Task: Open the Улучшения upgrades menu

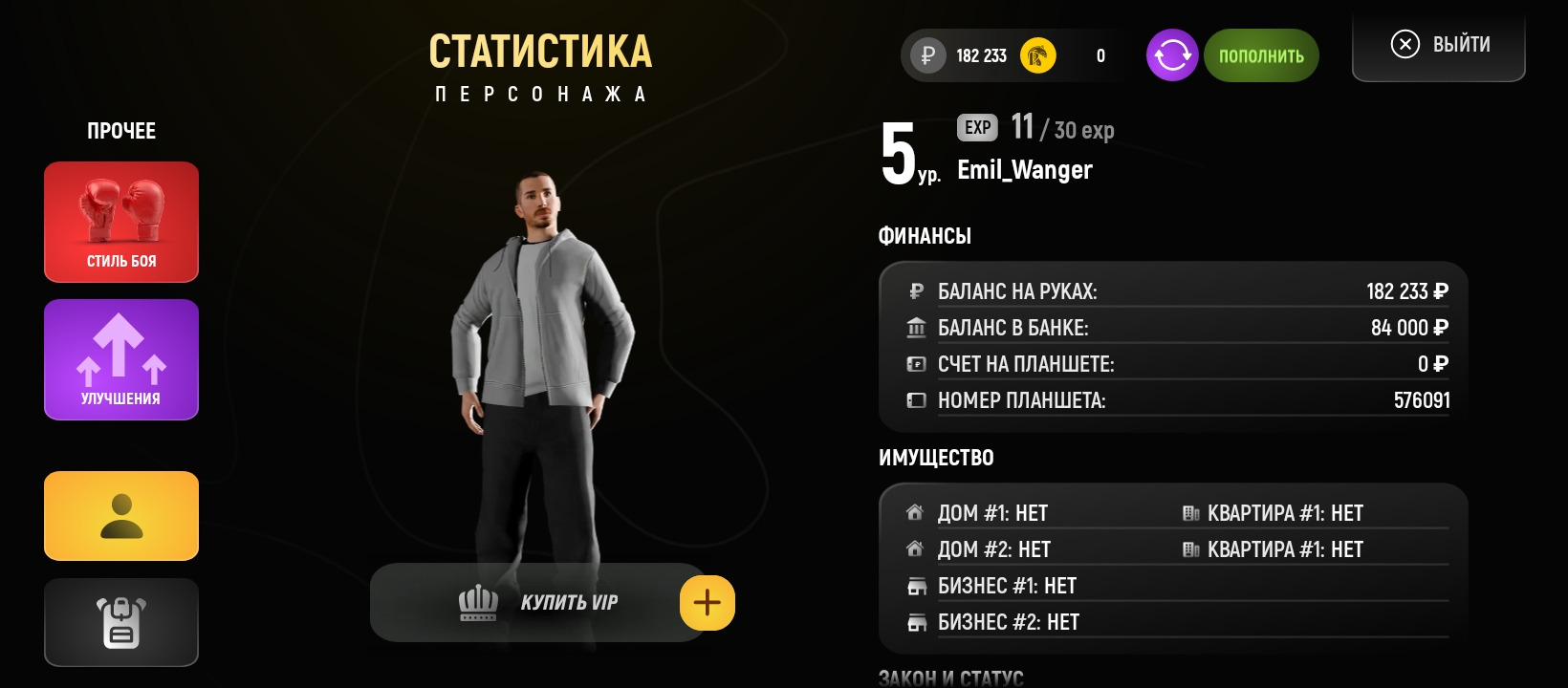Action: coord(121,359)
